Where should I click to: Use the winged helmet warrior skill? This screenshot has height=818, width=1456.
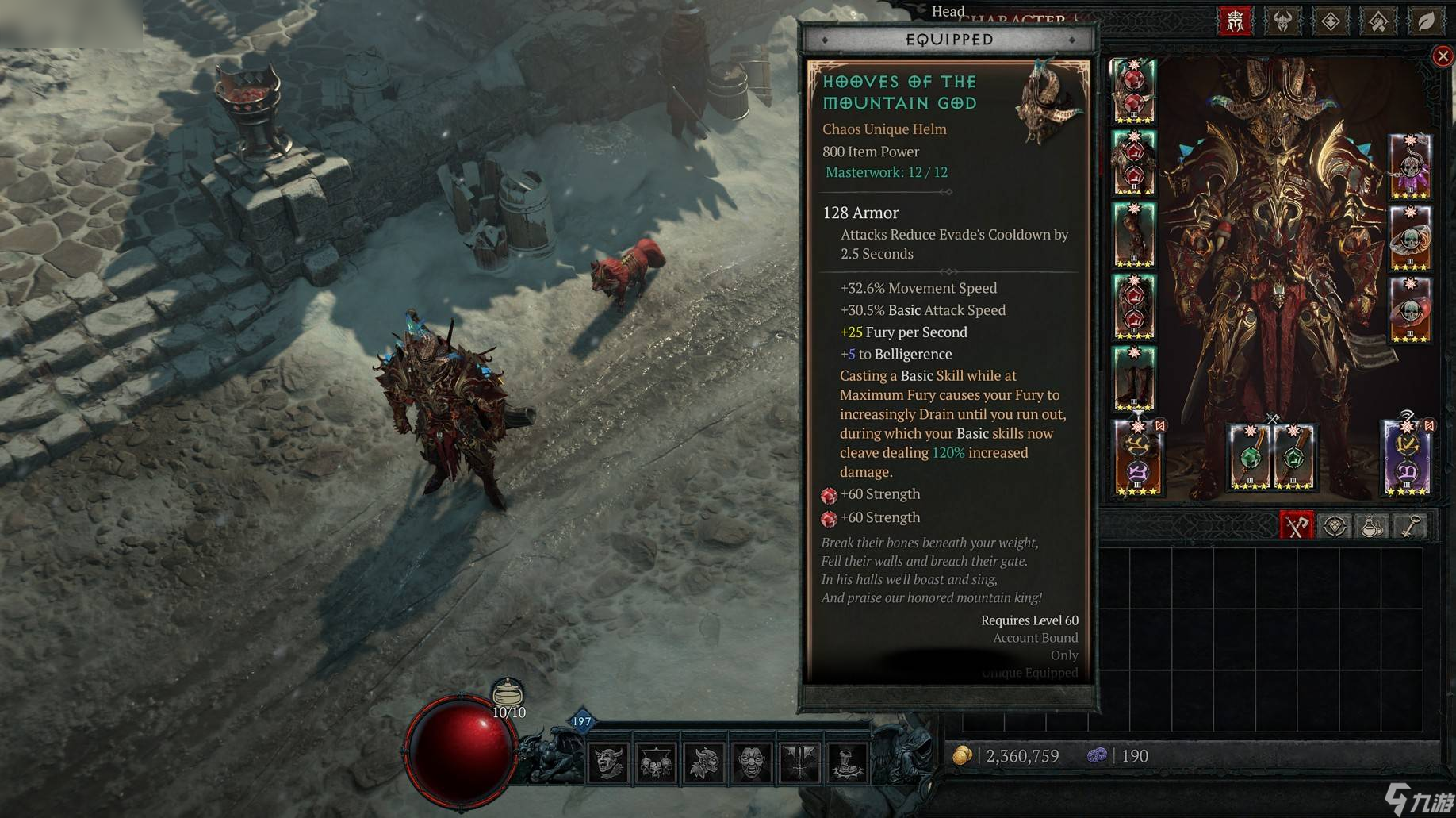pos(703,762)
